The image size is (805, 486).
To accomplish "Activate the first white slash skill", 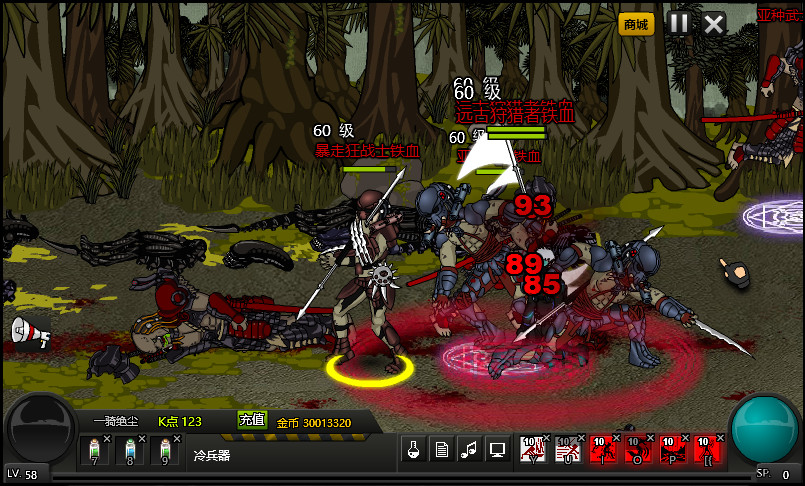I will (x=533, y=451).
